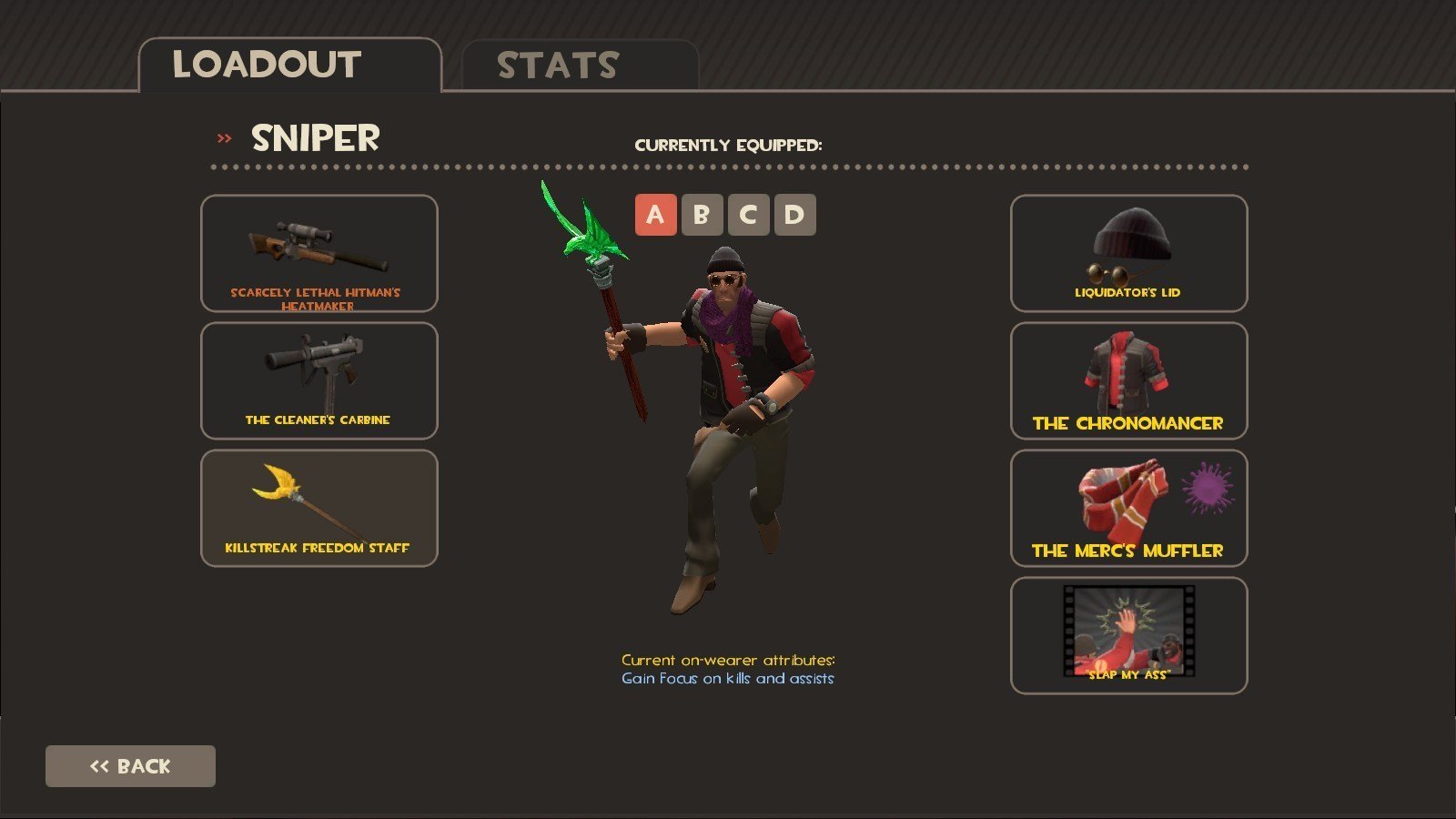
Task: Go back with the Back button
Action: click(x=130, y=766)
